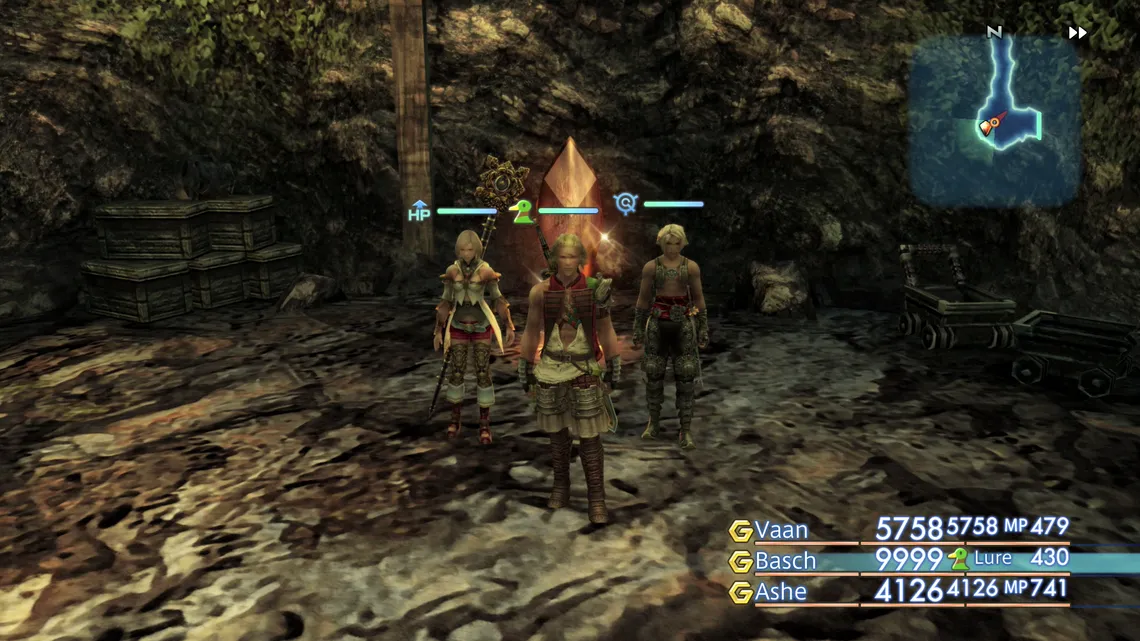Select Basch in the party list
Image resolution: width=1140 pixels, height=641 pixels.
[785, 561]
